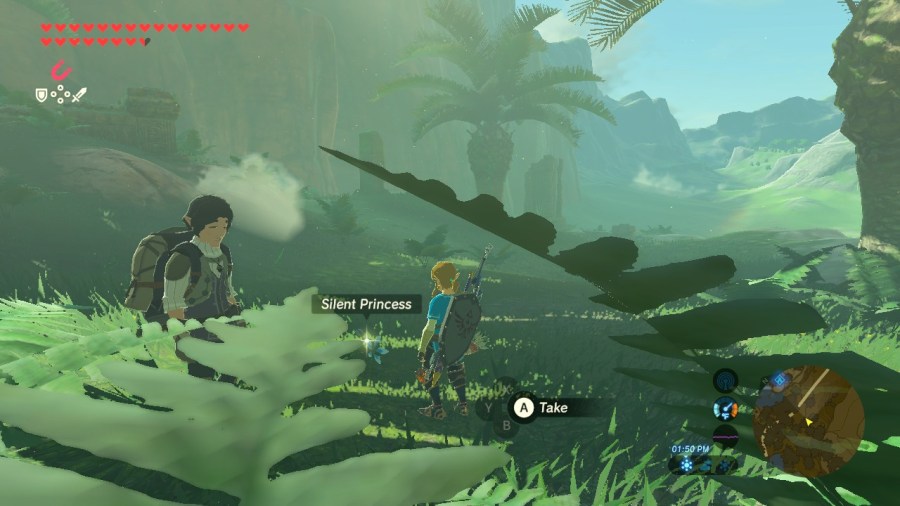Click the noise level indicator

point(725,435)
